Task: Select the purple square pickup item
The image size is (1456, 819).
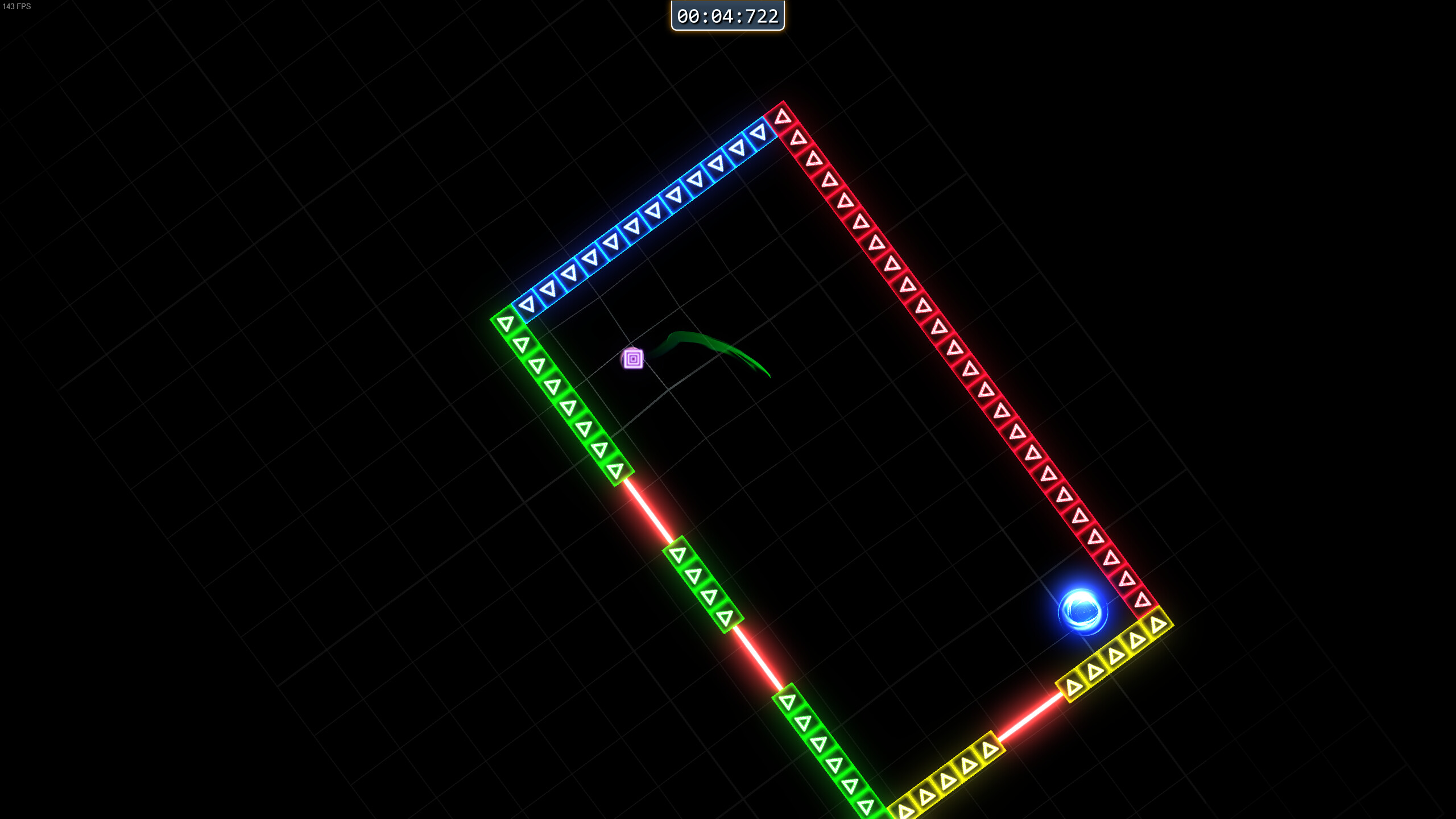Action: click(633, 358)
